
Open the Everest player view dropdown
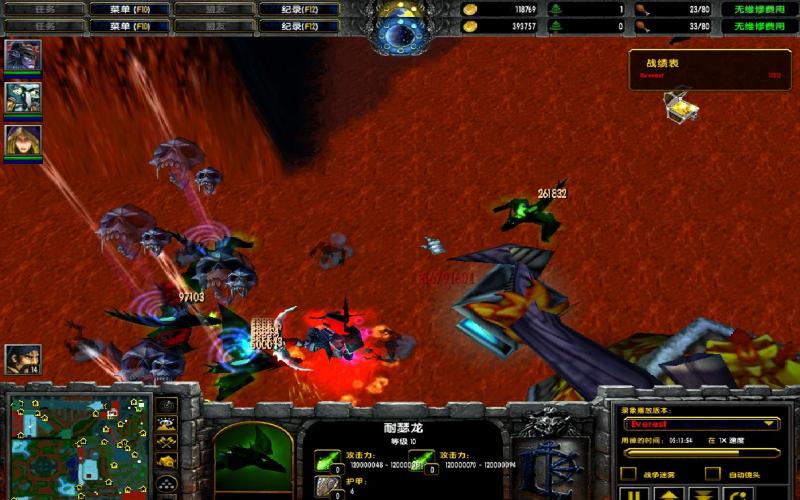(x=700, y=424)
